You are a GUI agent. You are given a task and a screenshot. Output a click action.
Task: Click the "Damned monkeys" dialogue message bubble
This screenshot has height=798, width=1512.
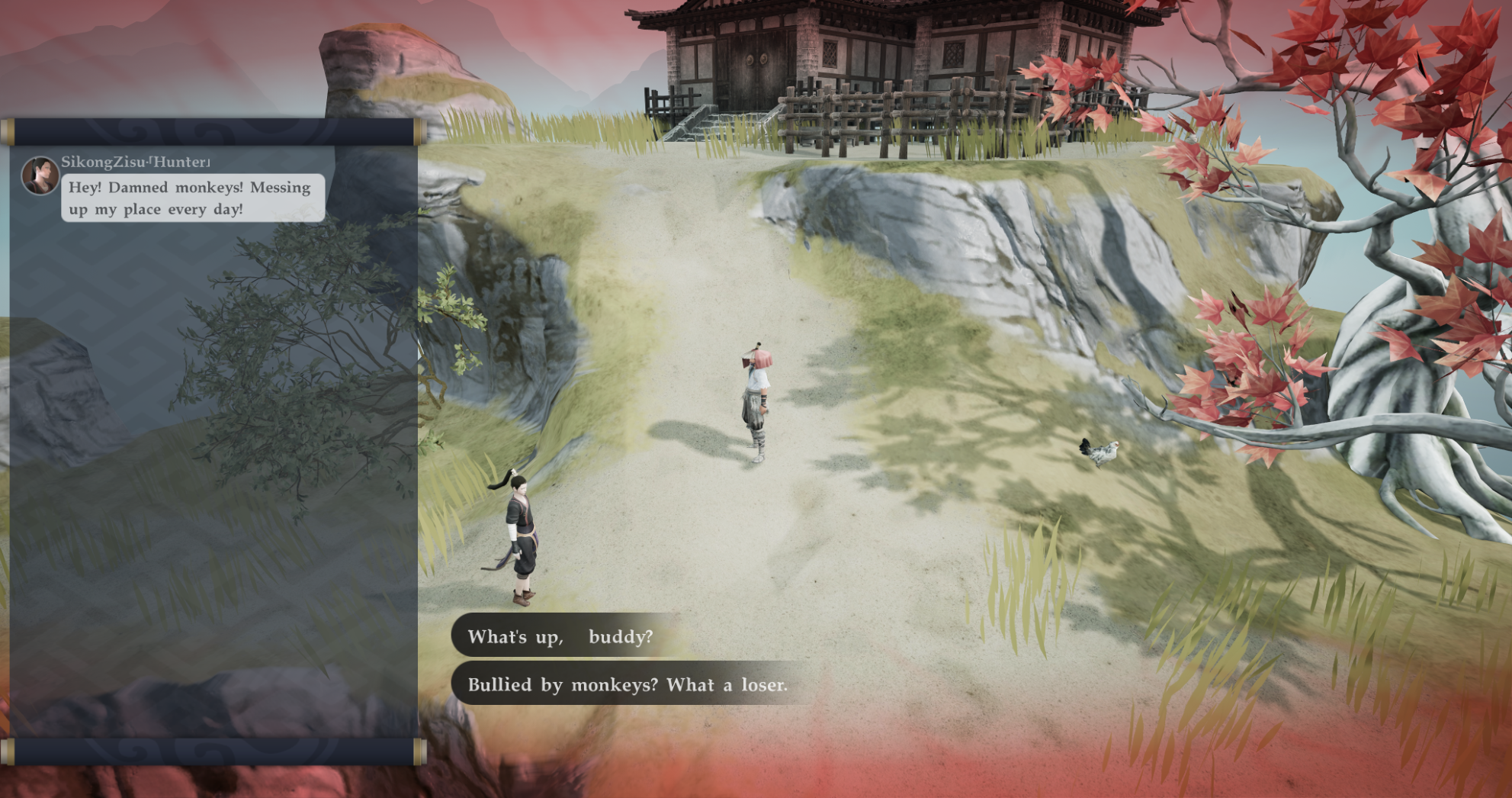click(192, 198)
